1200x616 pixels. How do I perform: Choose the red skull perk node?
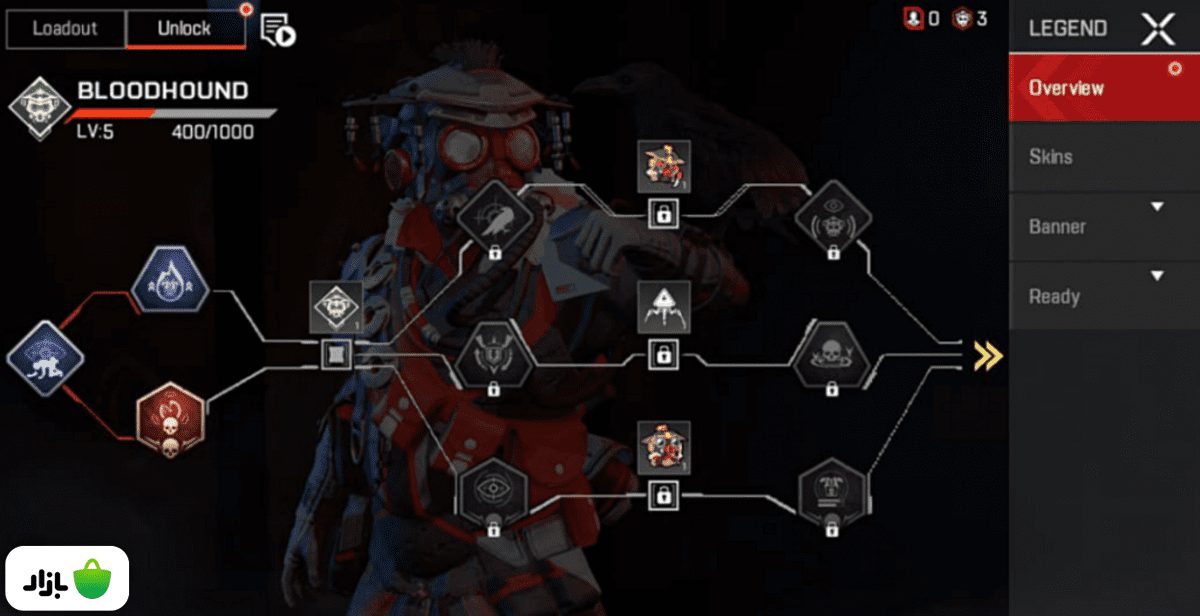coord(170,419)
